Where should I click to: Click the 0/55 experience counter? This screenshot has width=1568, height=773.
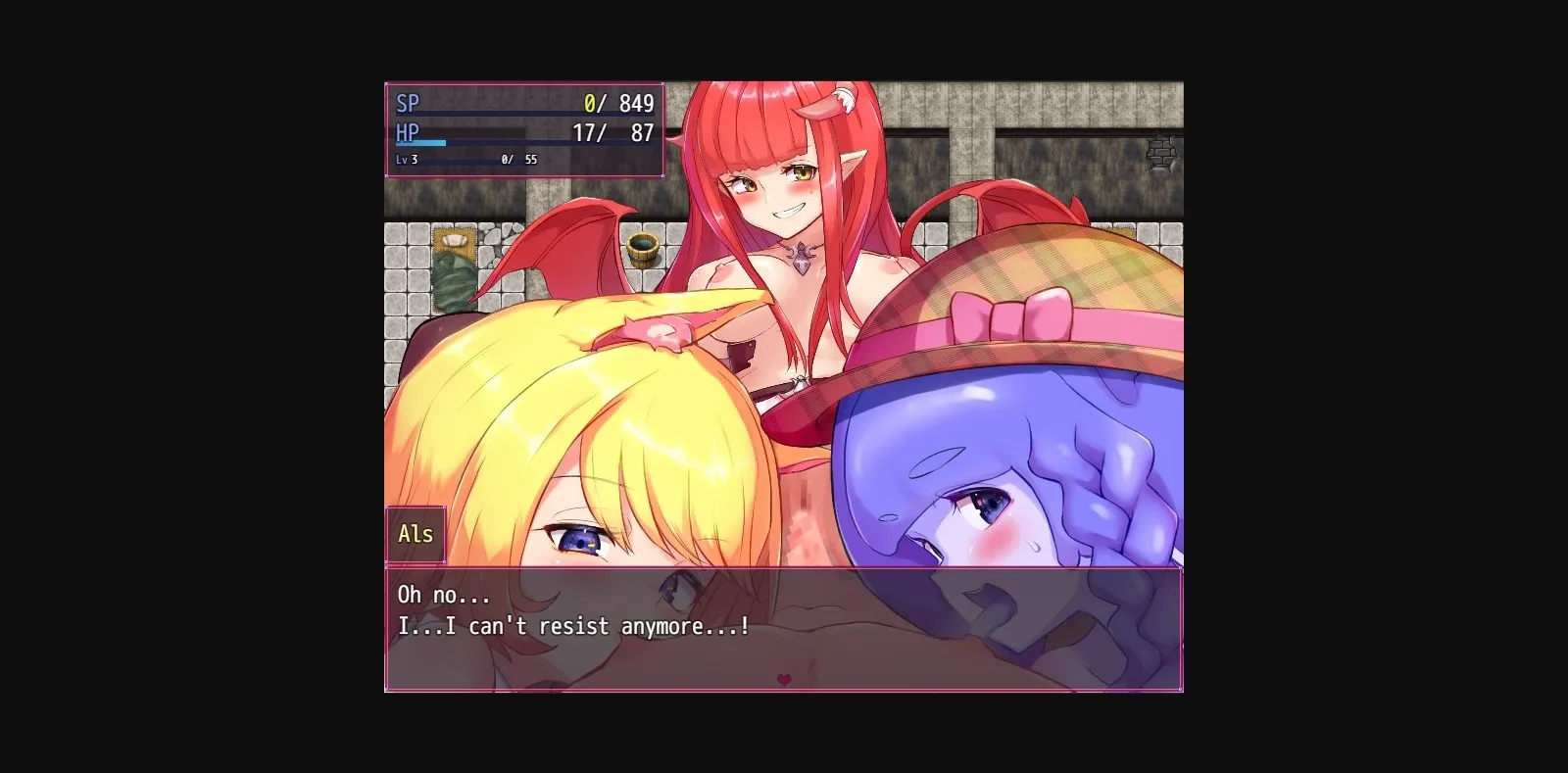point(517,158)
